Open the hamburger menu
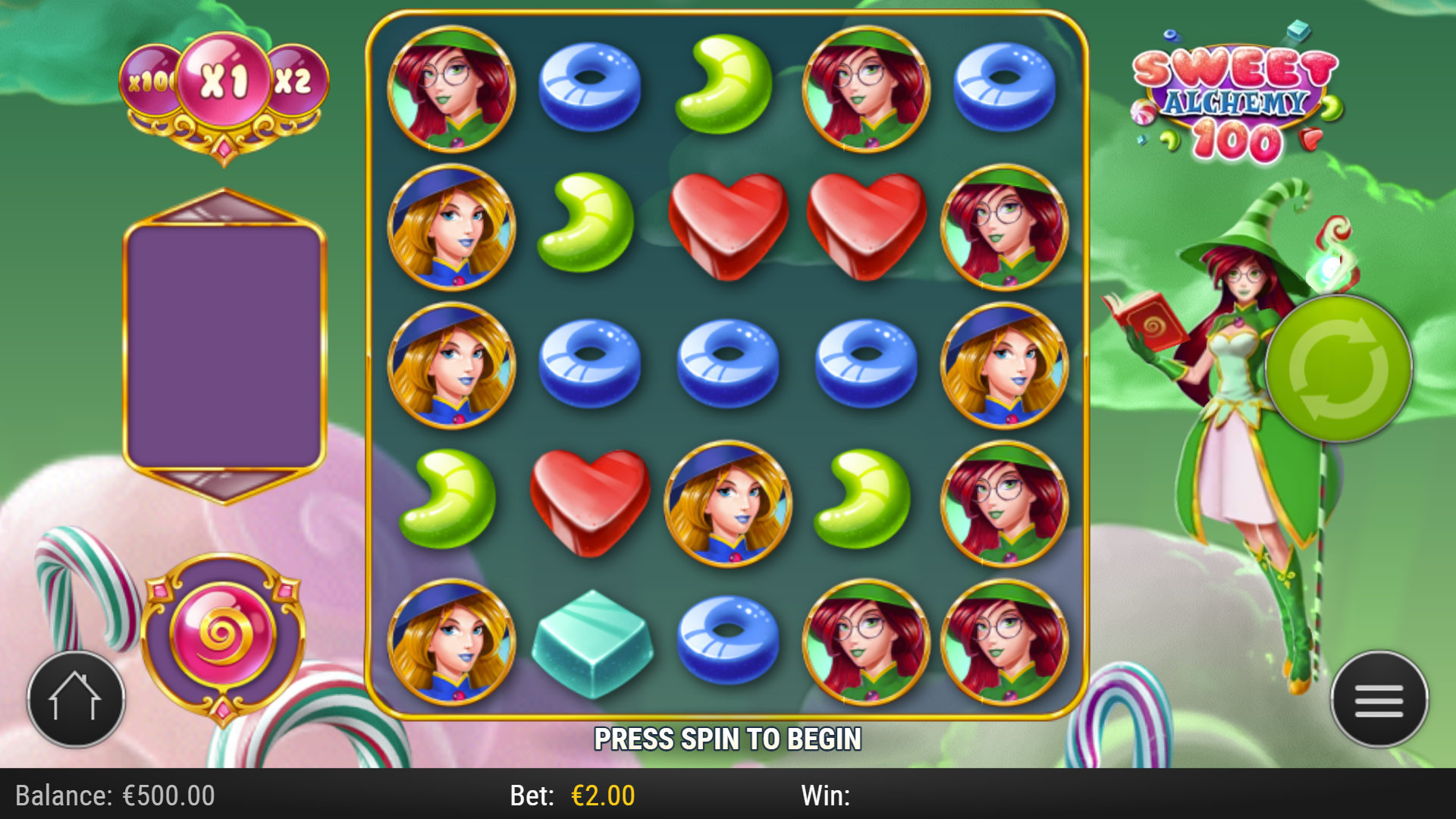Image resolution: width=1456 pixels, height=819 pixels. [x=1379, y=699]
